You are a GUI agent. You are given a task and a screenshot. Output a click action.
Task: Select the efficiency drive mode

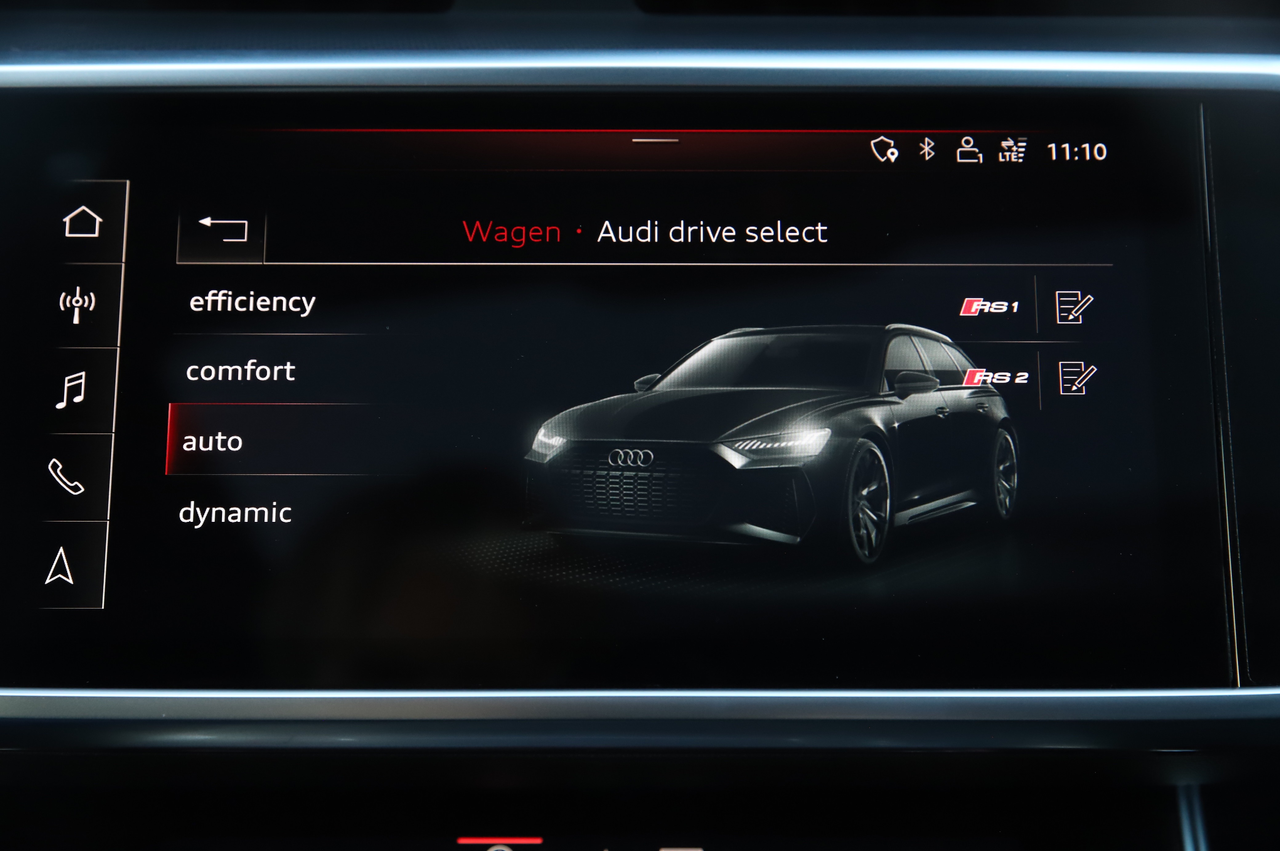[x=252, y=302]
